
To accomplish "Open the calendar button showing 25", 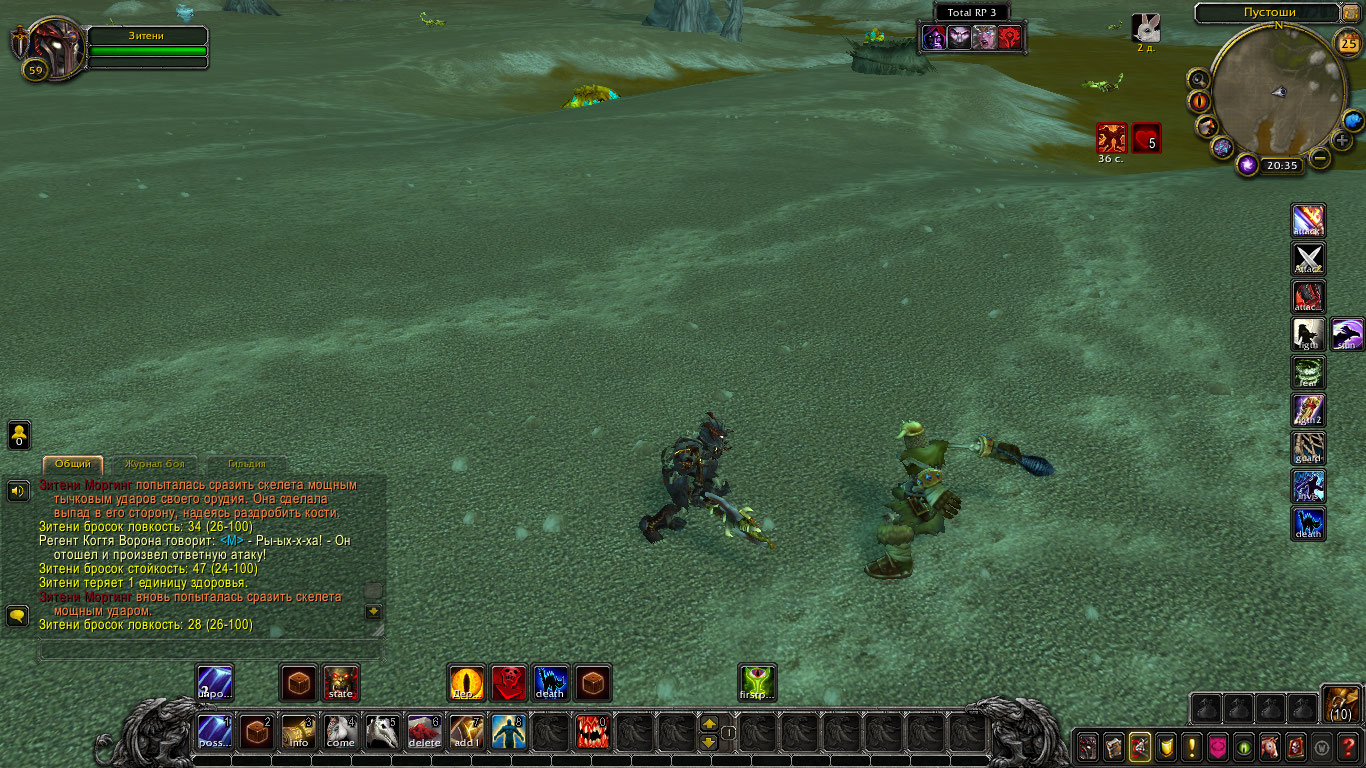I will pos(1348,42).
